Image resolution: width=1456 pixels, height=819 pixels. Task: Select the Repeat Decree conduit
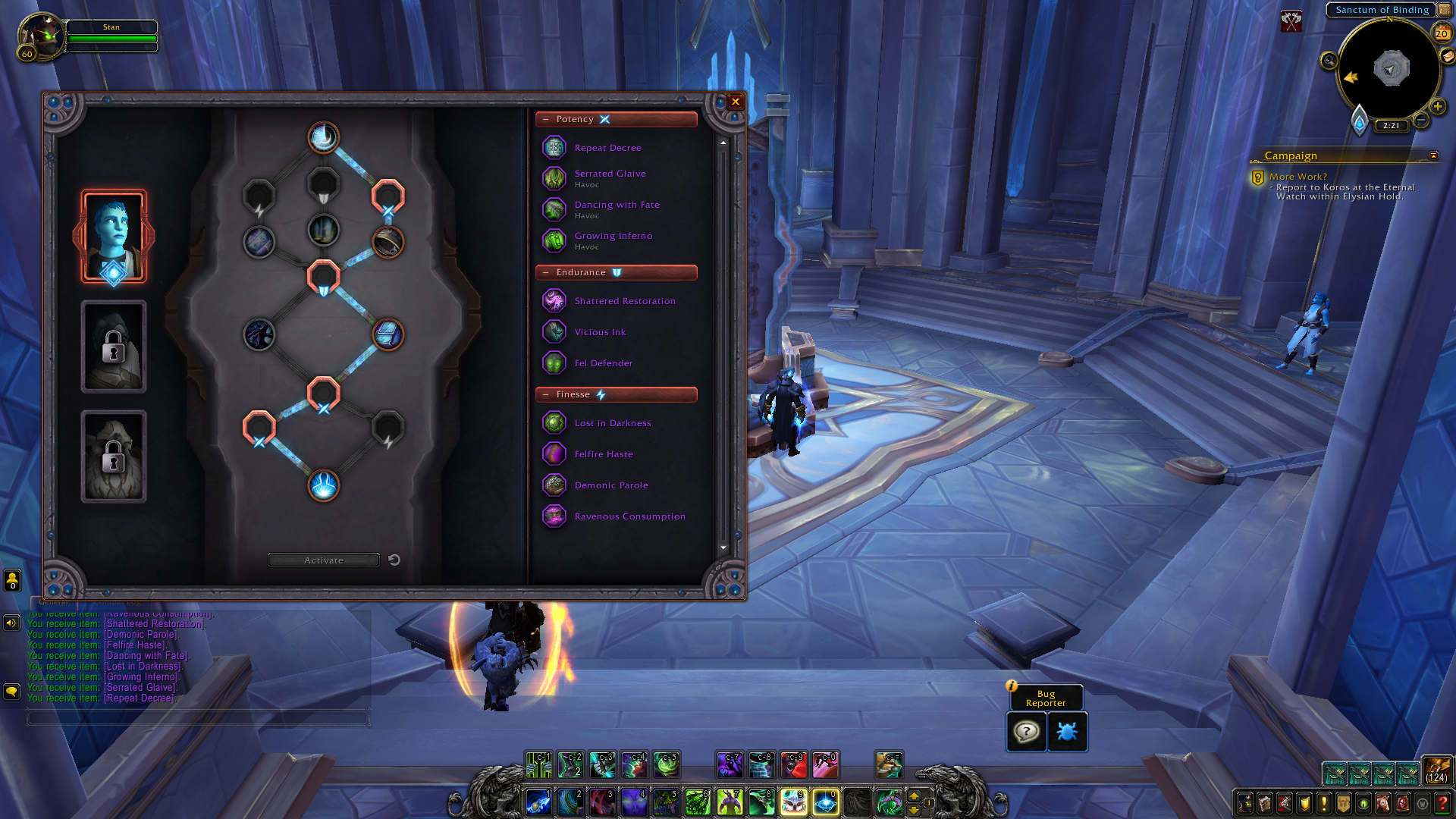(607, 148)
